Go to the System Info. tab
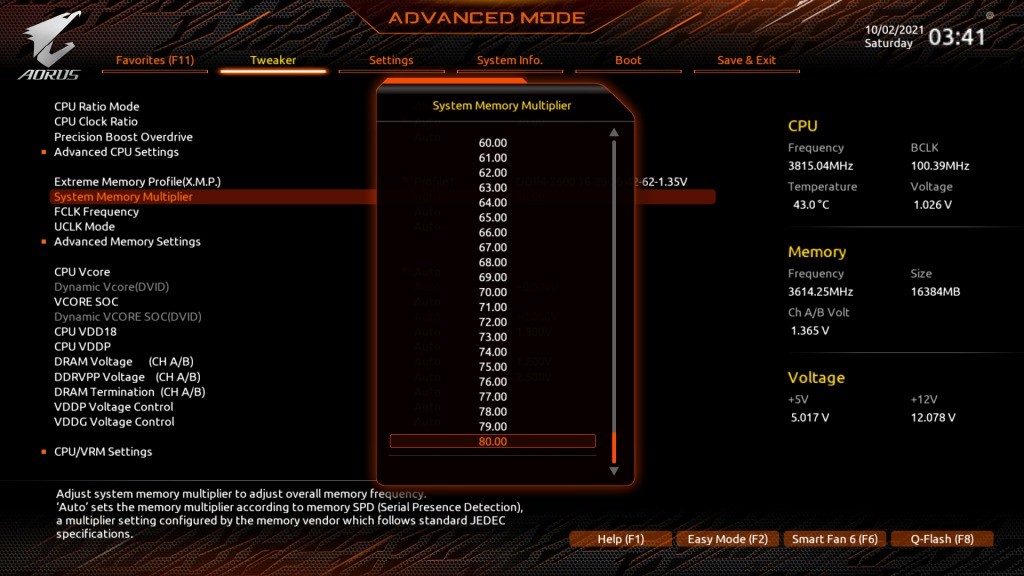1024x576 pixels. [510, 60]
